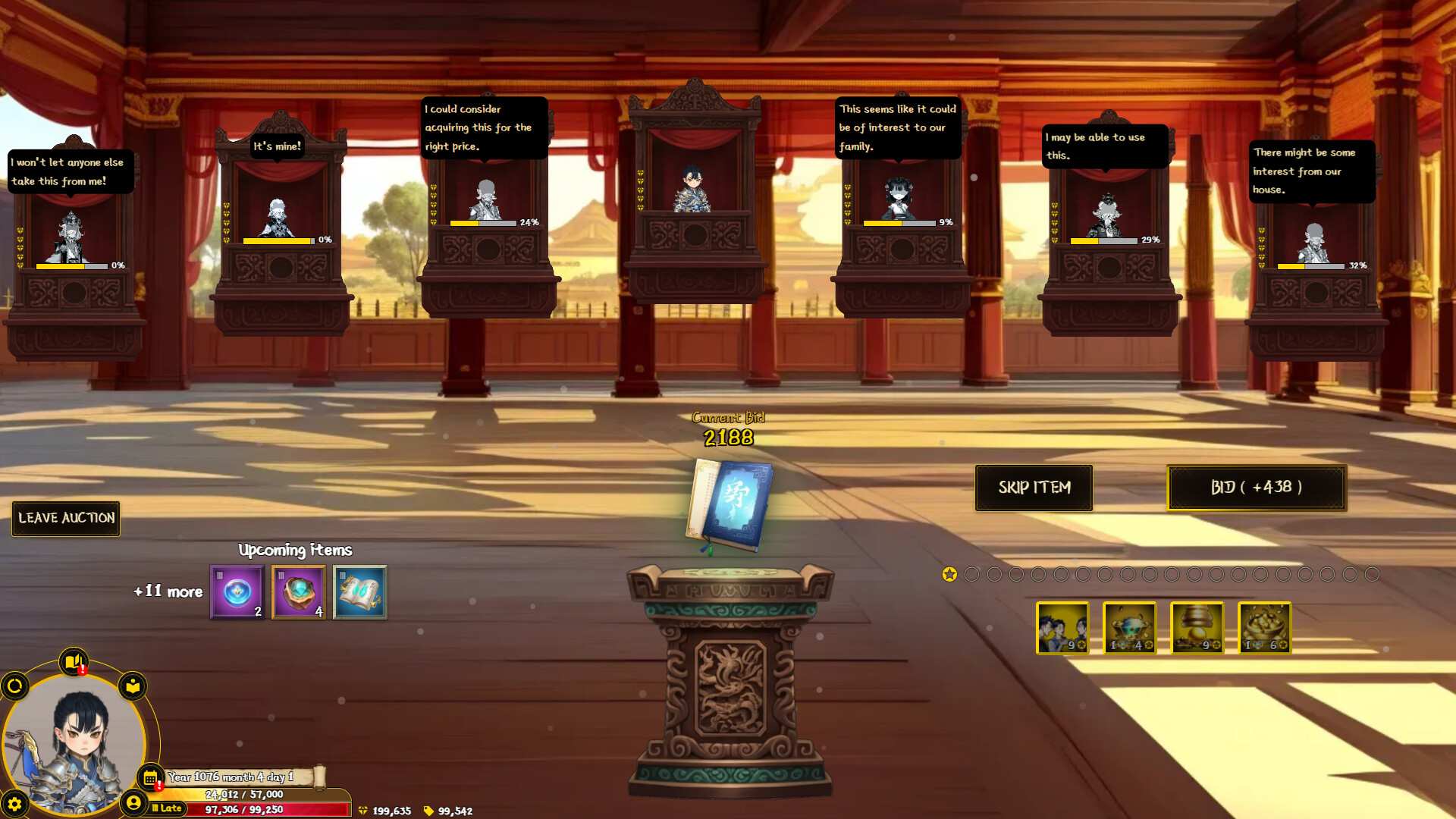Click LEAVE AUCTION

click(x=65, y=519)
